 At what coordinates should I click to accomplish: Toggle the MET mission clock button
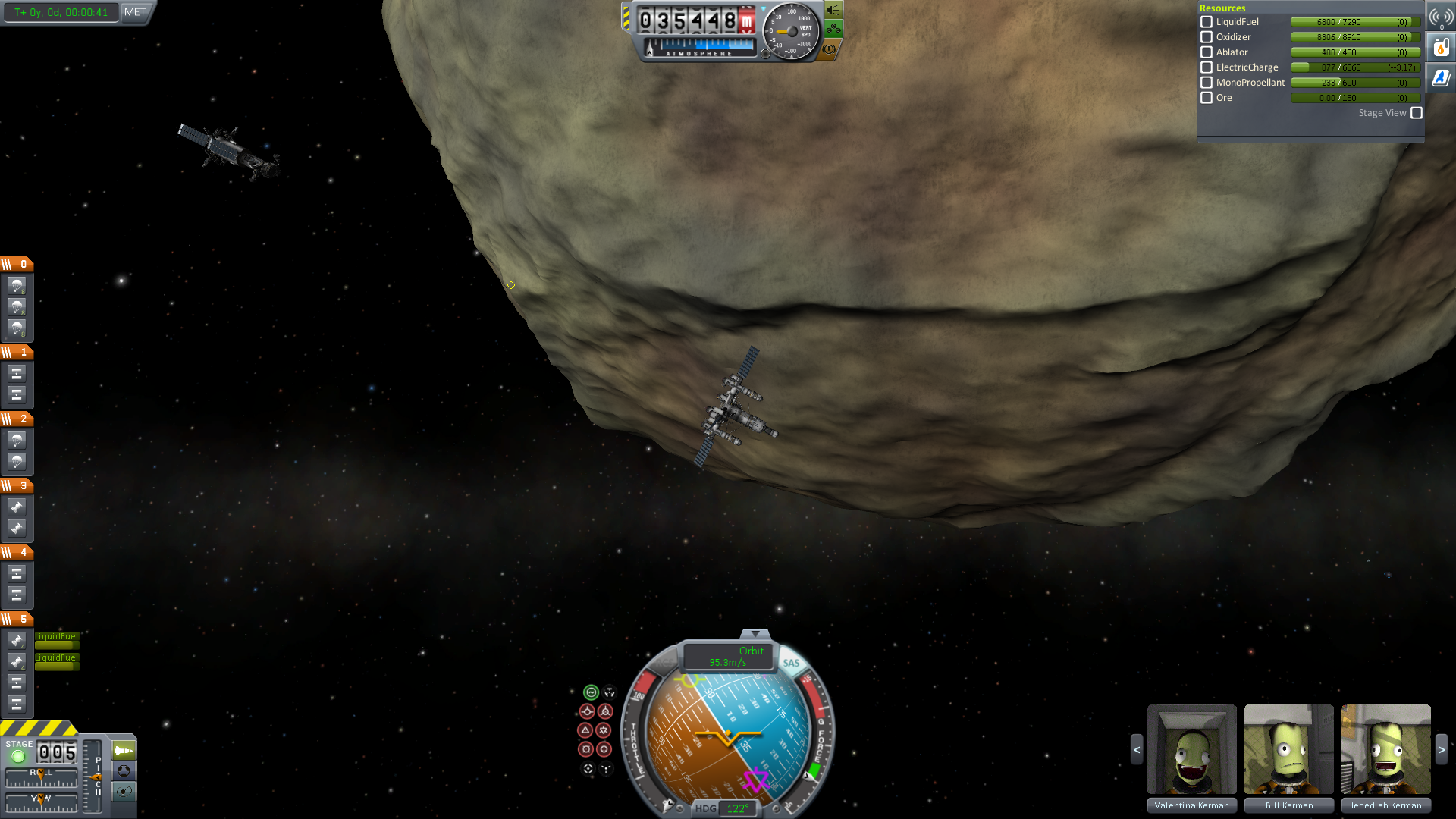[135, 12]
